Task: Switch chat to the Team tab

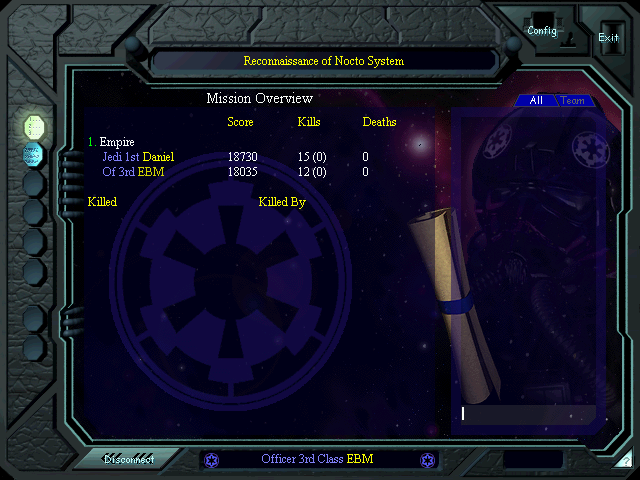Action: (x=573, y=101)
